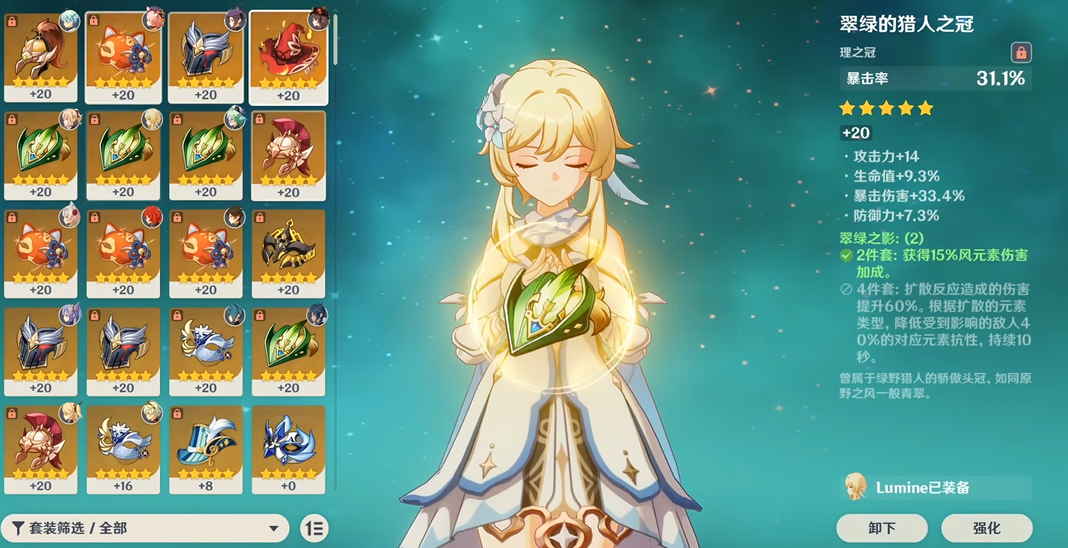This screenshot has width=1068, height=548.
Task: Select the brown ponytail helmet artifact
Action: (41, 56)
